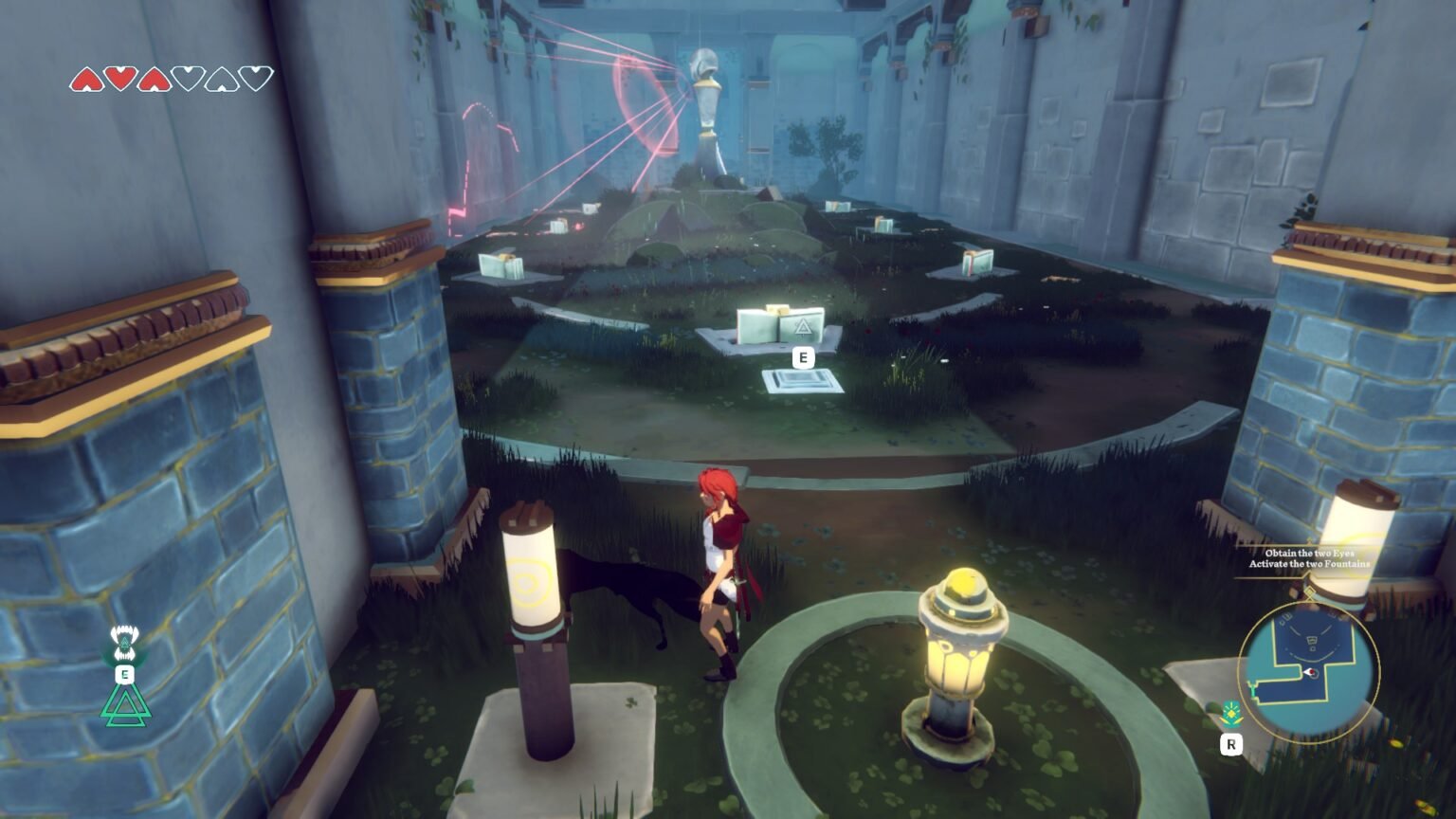Image resolution: width=1456 pixels, height=819 pixels.
Task: Click the rightmost empty heart outline
Action: click(x=255, y=80)
